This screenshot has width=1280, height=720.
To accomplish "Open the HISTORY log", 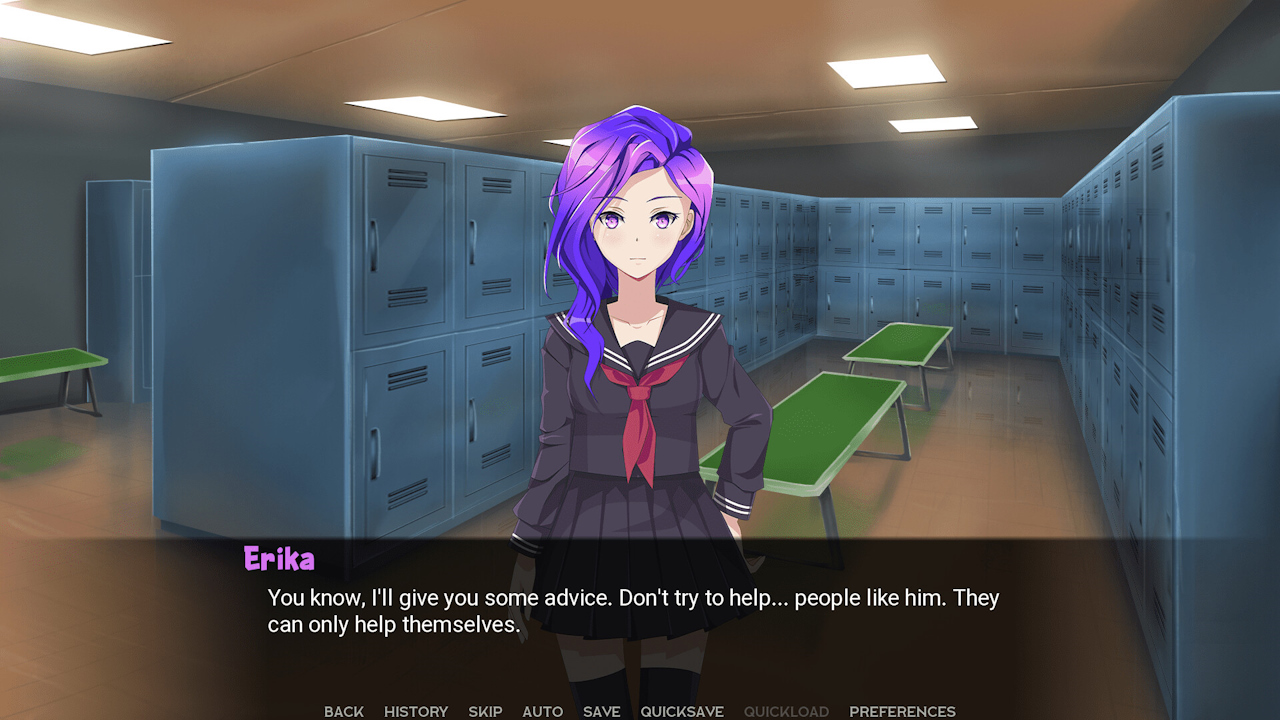I will [x=415, y=711].
